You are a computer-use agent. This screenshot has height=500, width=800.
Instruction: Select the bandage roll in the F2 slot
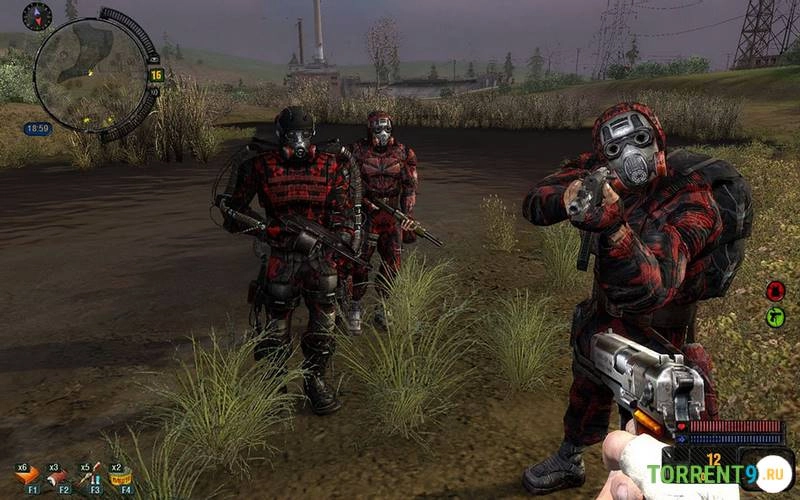60,475
